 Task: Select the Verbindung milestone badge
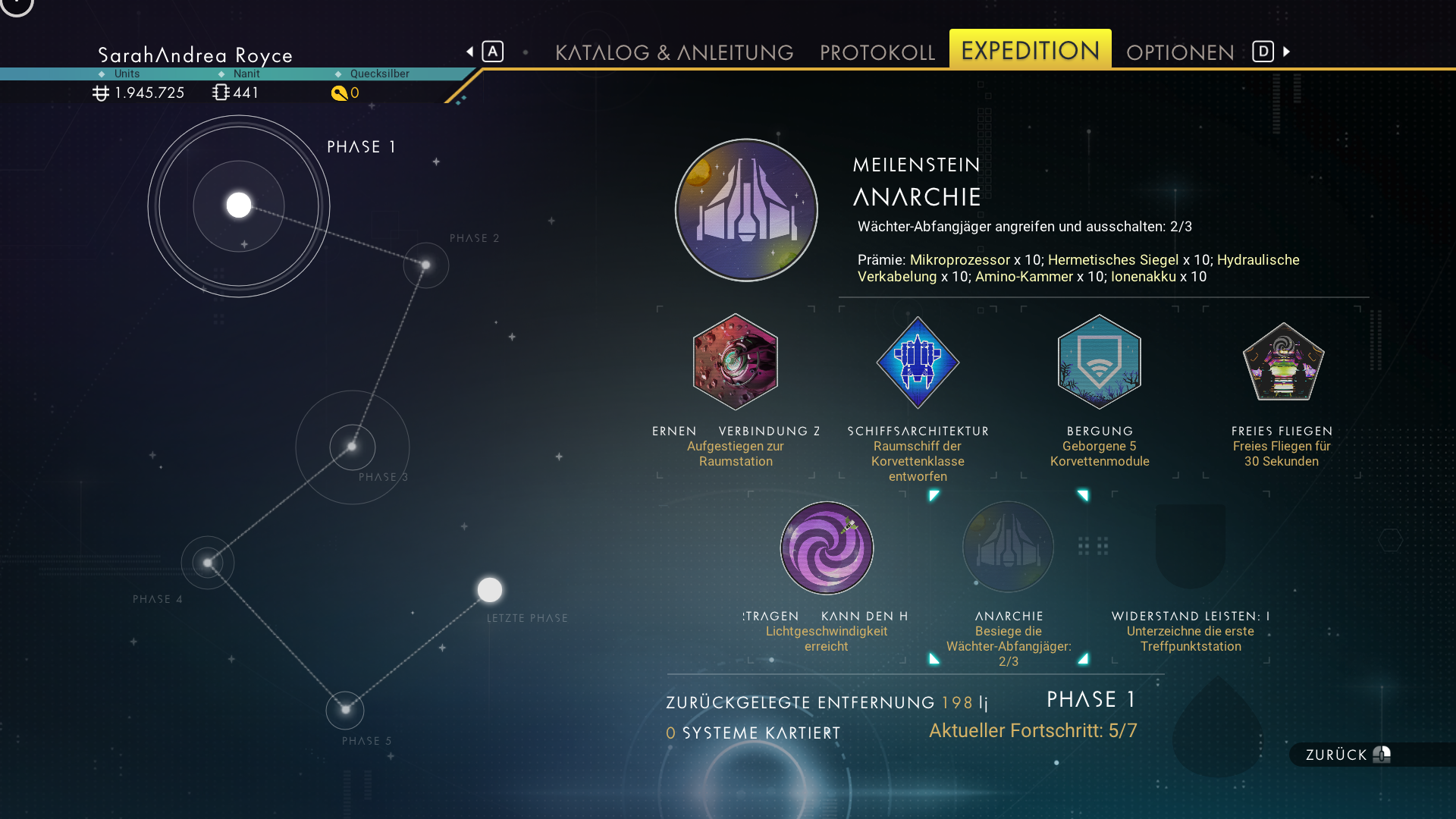[x=736, y=362]
